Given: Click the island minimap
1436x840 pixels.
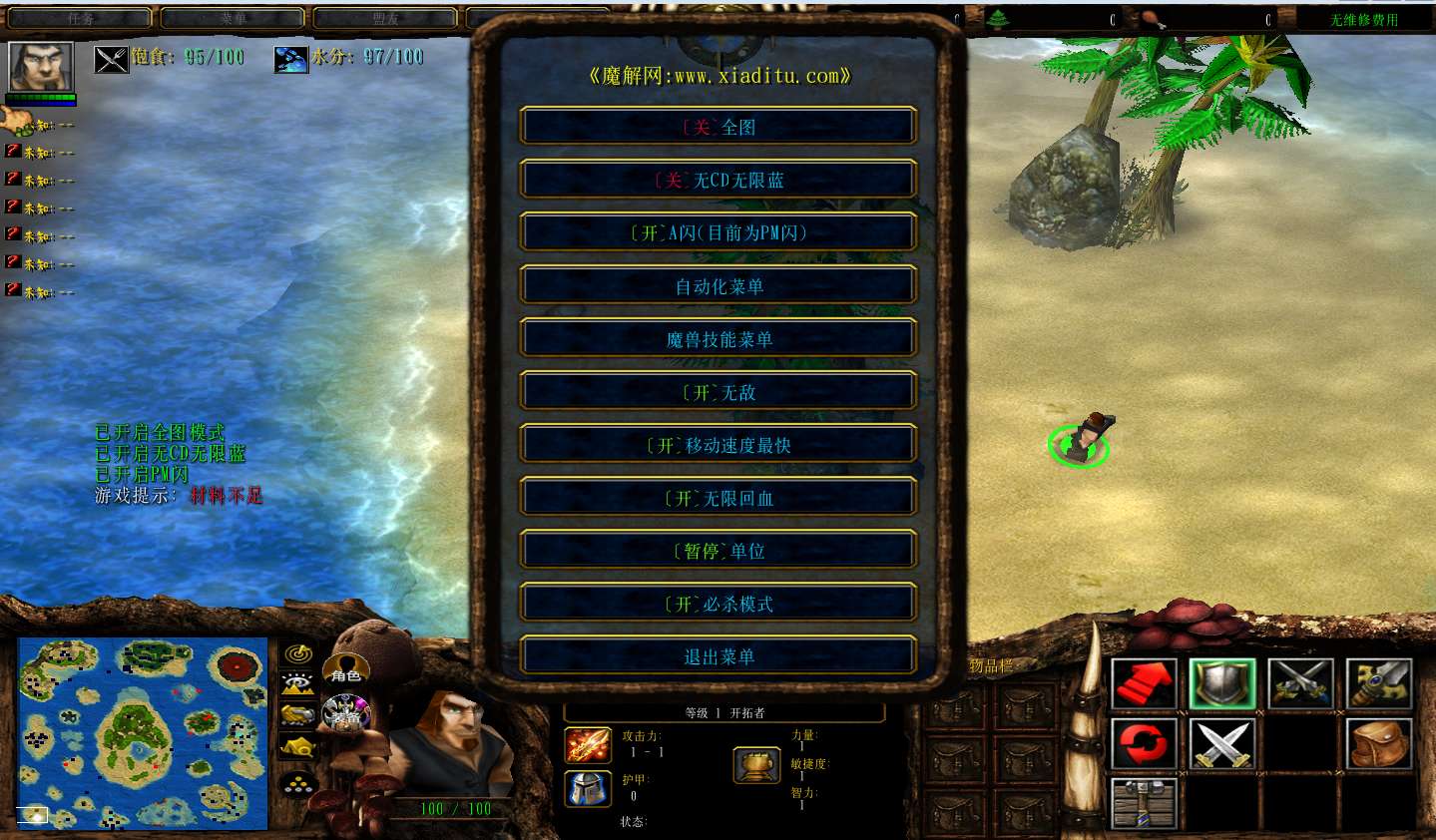Looking at the screenshot, I should coord(143,734).
